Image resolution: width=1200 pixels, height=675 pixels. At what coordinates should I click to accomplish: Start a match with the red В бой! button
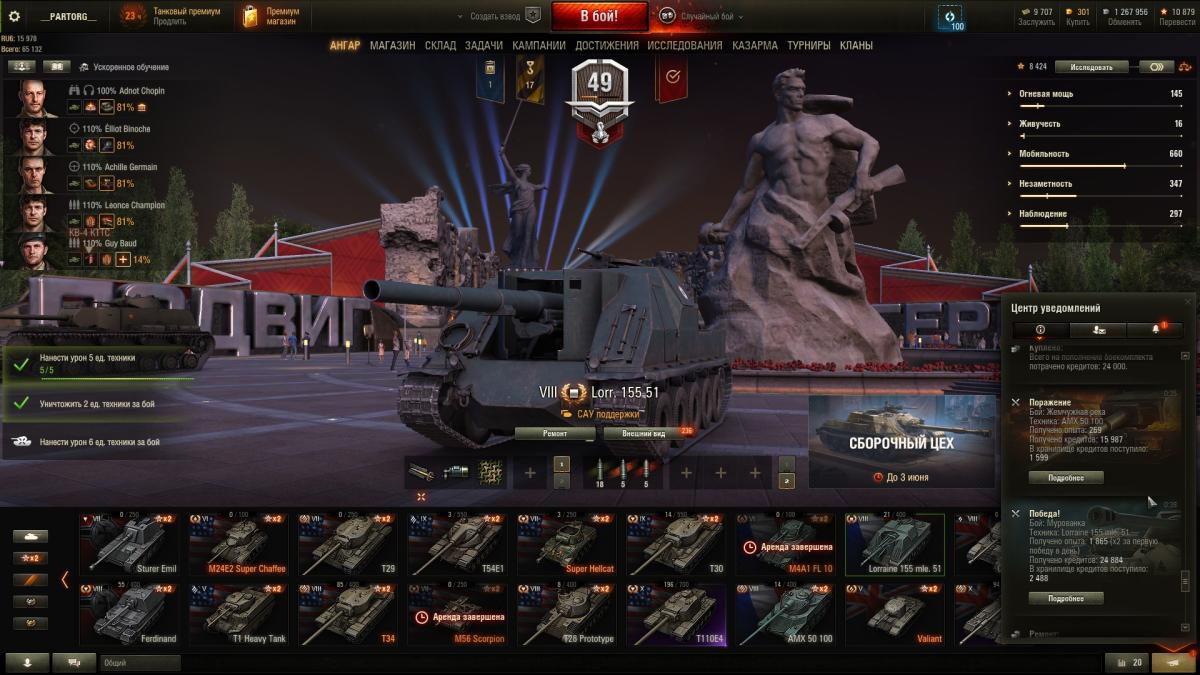click(x=599, y=16)
